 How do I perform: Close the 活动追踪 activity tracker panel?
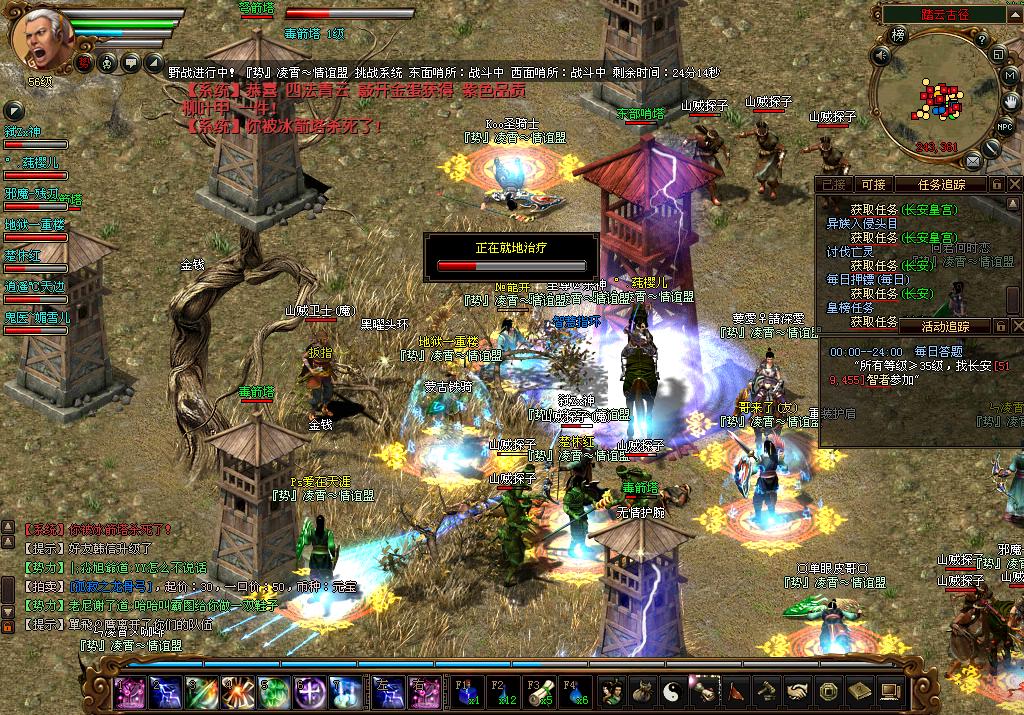(x=1015, y=326)
